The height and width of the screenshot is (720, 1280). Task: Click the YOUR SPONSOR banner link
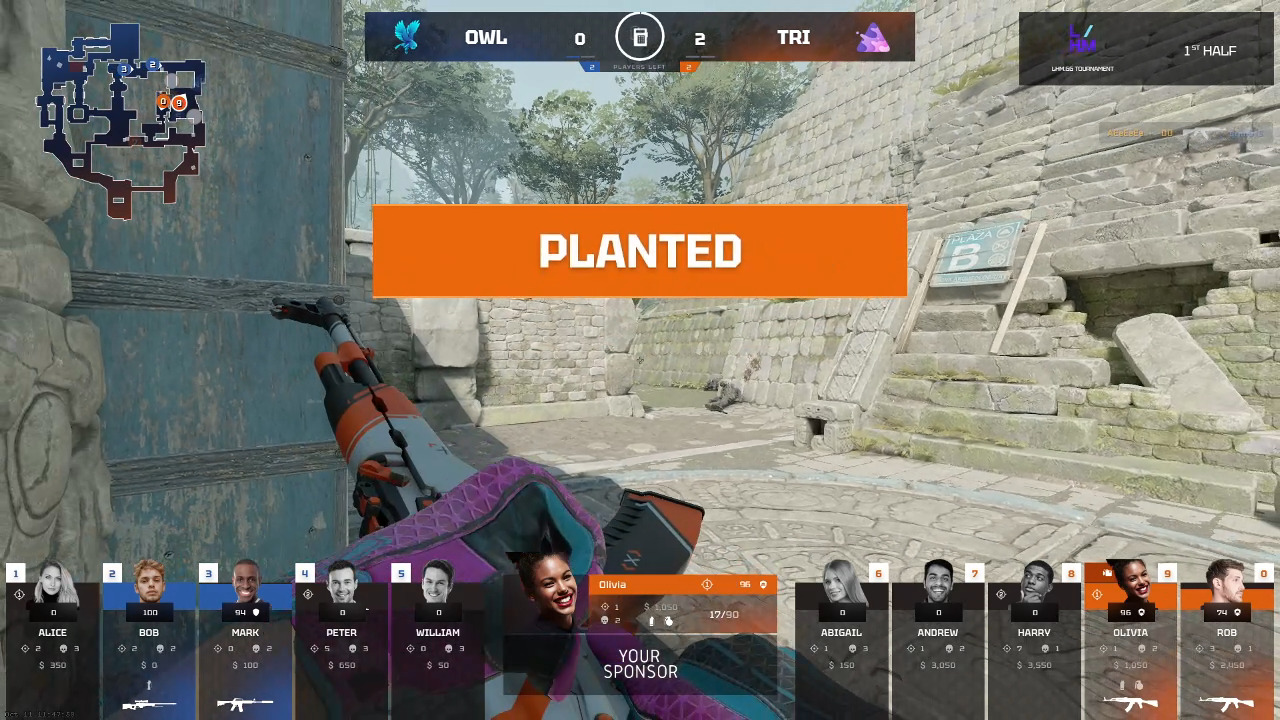click(x=640, y=664)
